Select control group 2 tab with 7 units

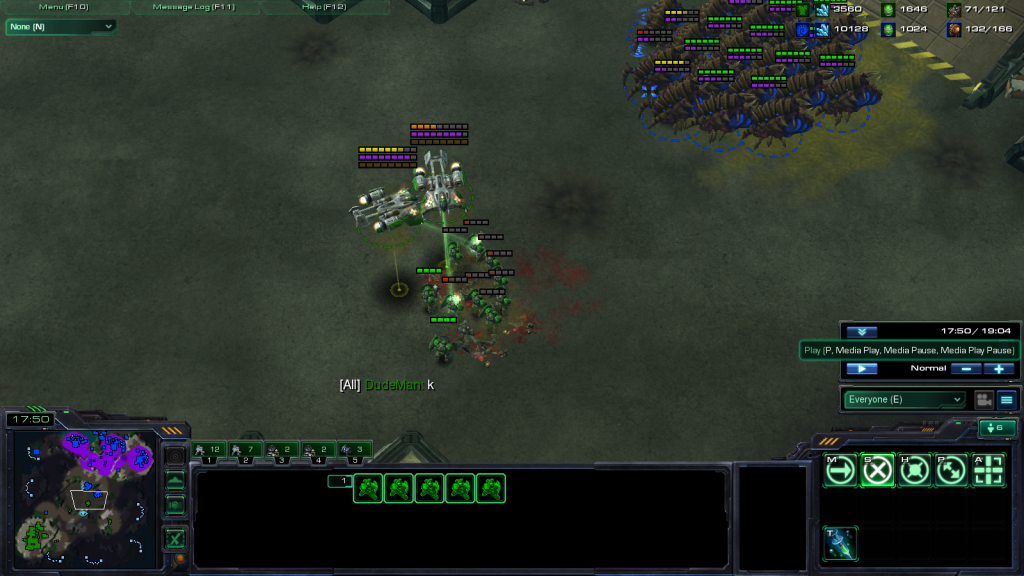click(x=245, y=450)
